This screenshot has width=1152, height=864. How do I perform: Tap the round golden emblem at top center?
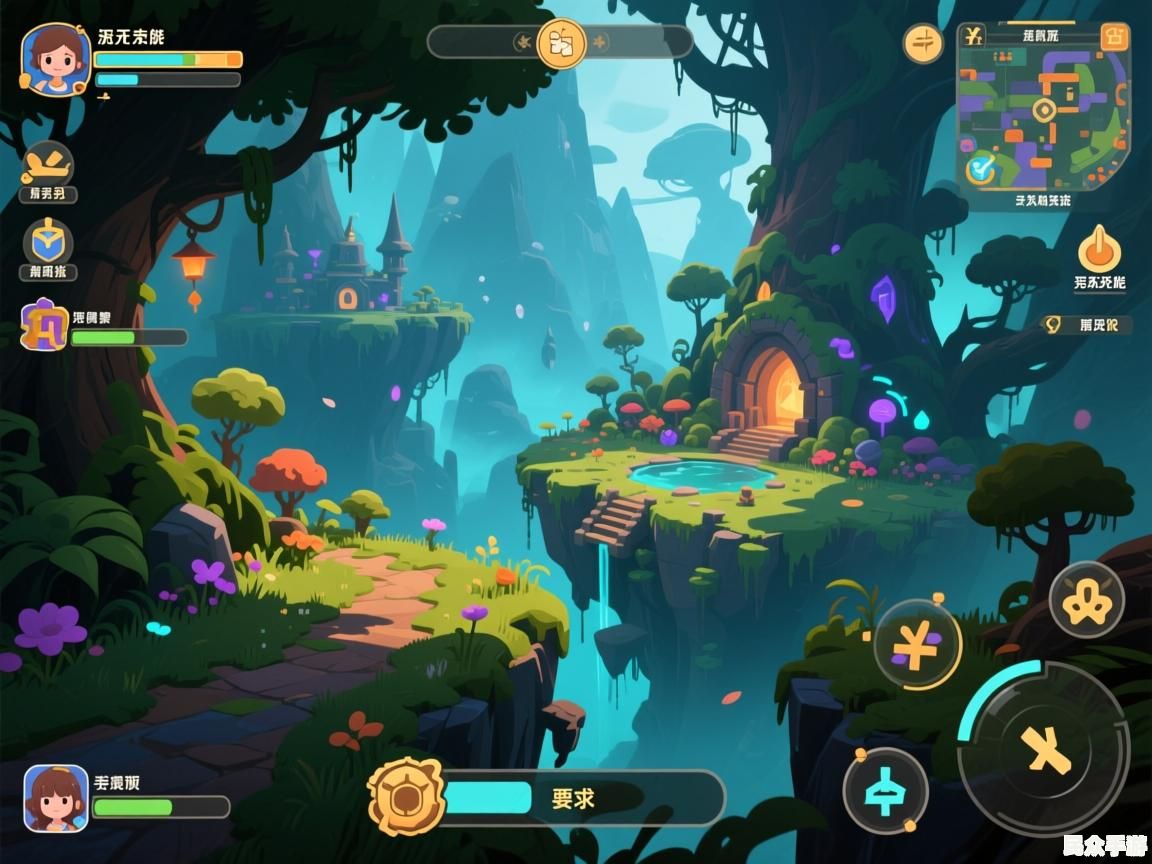pos(561,43)
